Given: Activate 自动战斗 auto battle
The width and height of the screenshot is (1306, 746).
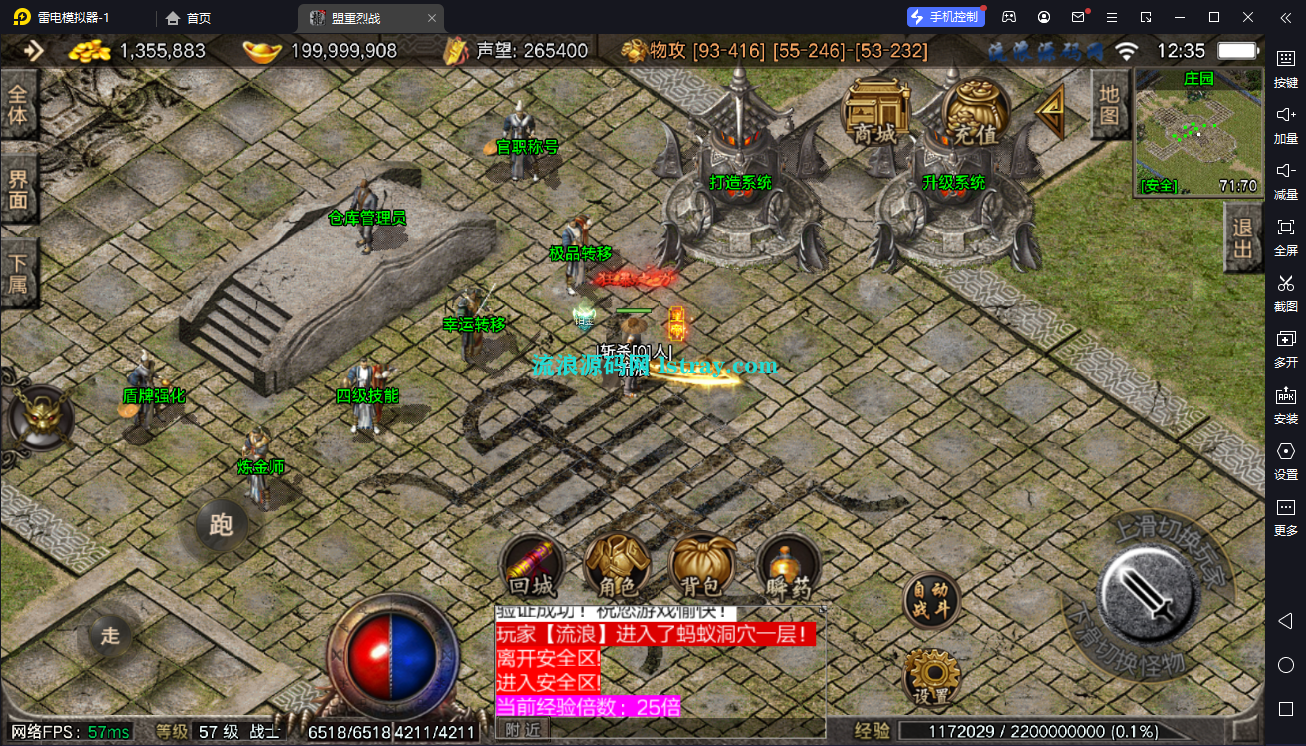Looking at the screenshot, I should 931,601.
